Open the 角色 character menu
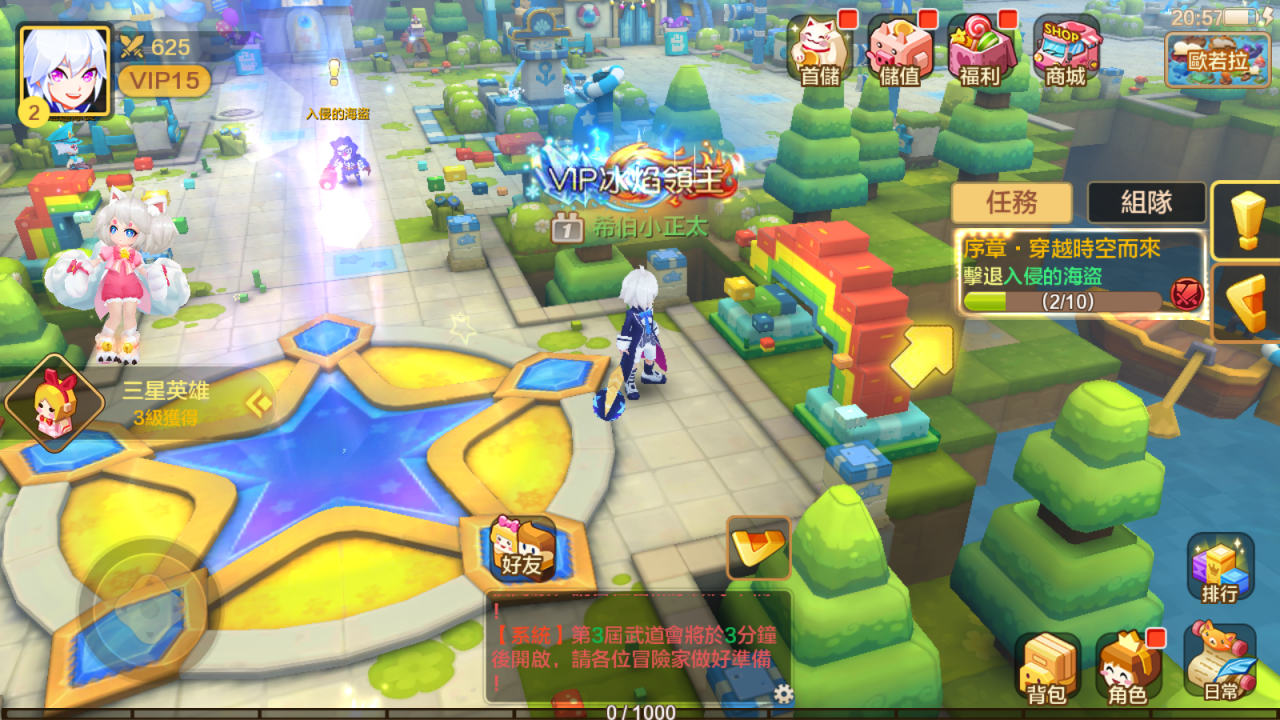 [1129, 668]
